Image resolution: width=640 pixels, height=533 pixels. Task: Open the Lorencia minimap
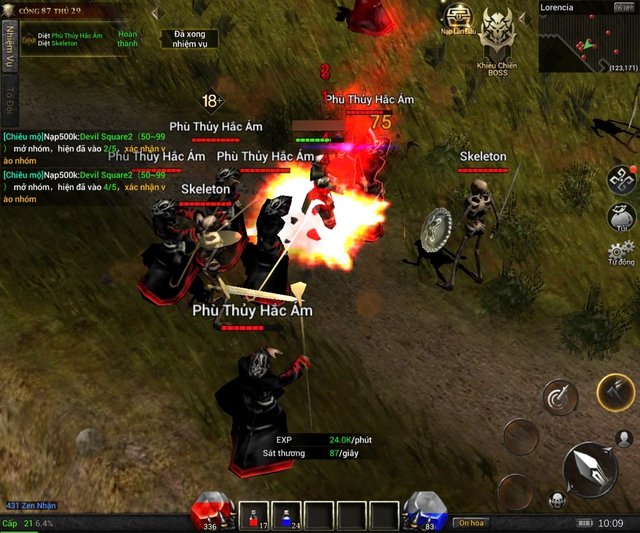(588, 40)
